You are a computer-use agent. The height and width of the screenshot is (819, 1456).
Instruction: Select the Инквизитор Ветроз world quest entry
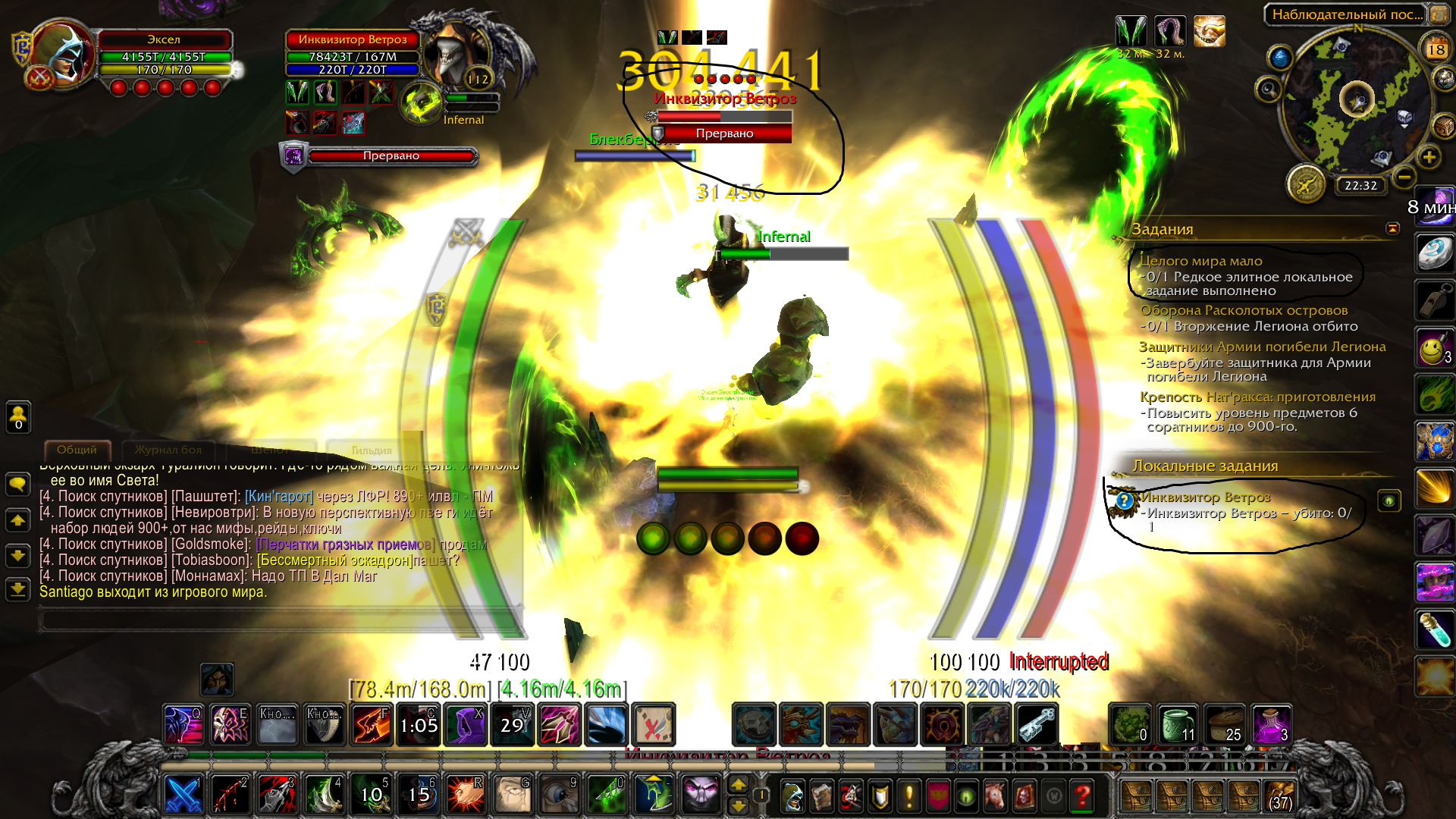pos(1206,497)
